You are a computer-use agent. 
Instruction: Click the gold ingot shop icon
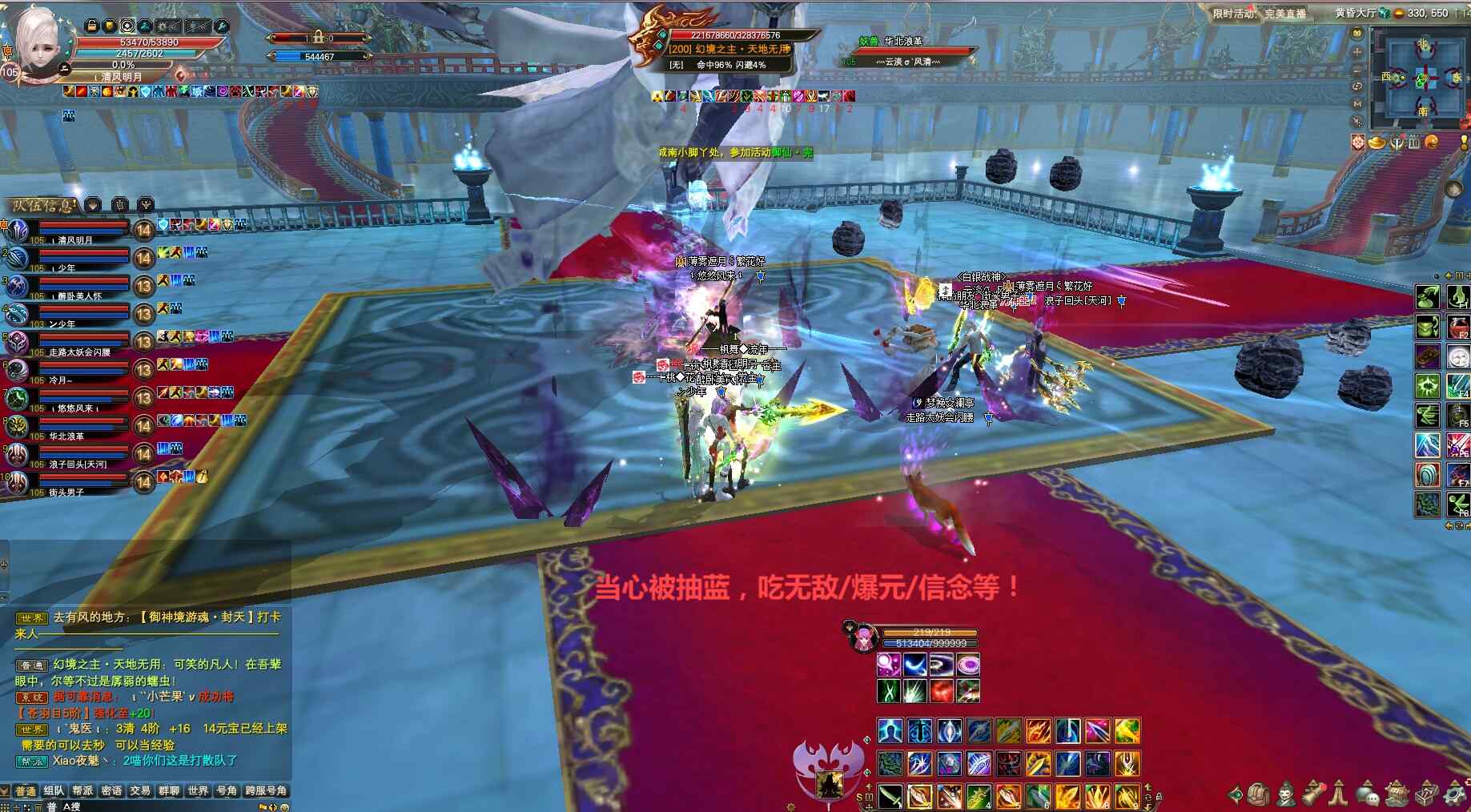pyautogui.click(x=1378, y=143)
